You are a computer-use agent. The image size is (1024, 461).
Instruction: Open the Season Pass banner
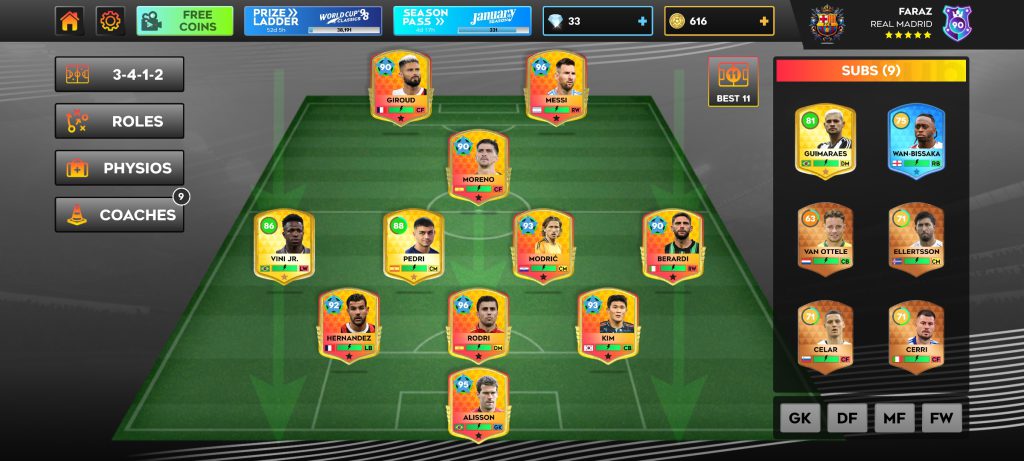[x=461, y=21]
